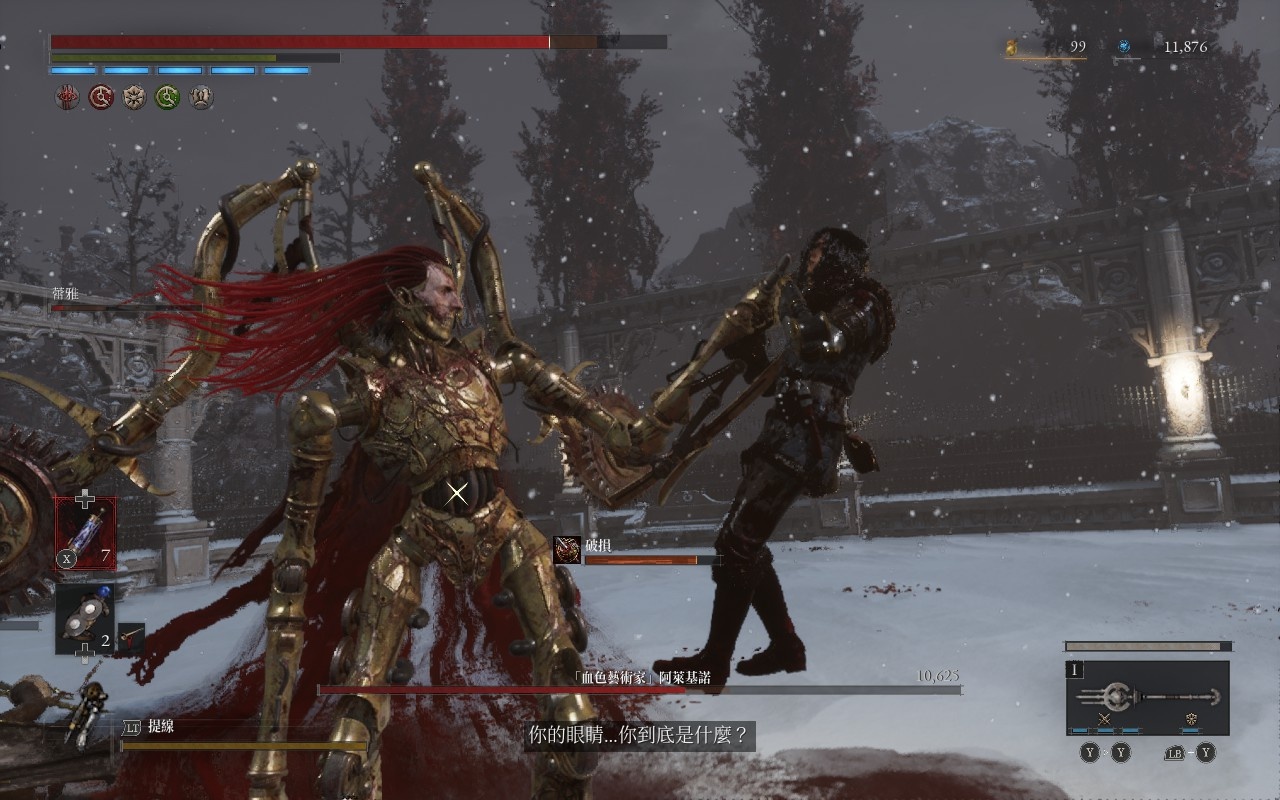The image size is (1280, 800).
Task: Click the small horn item icon
Action: pyautogui.click(x=131, y=638)
